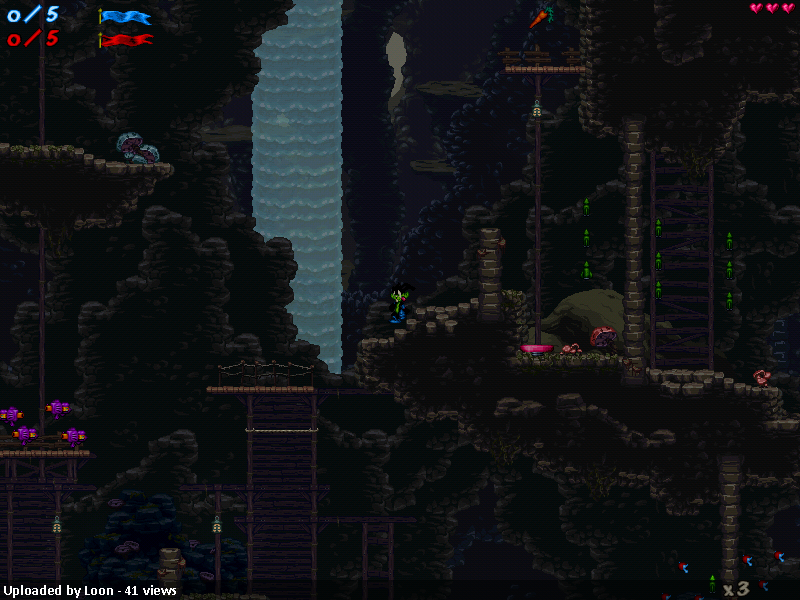Click the blue team flag icon

[x=126, y=17]
